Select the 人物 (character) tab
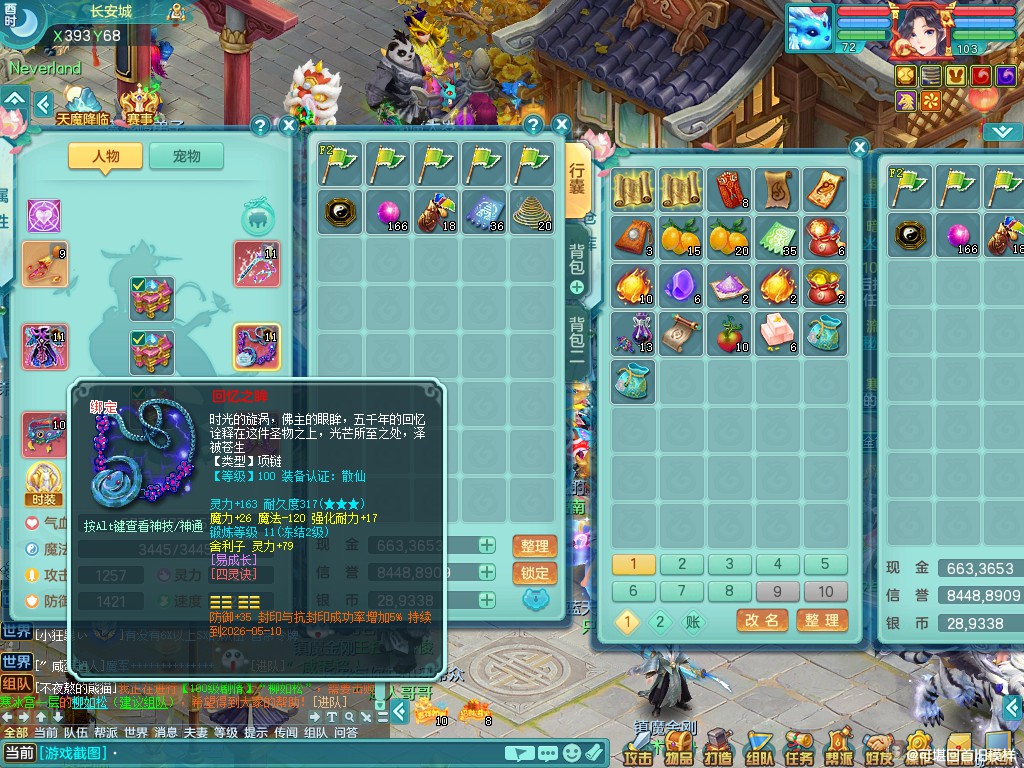Viewport: 1024px width, 768px height. [105, 156]
